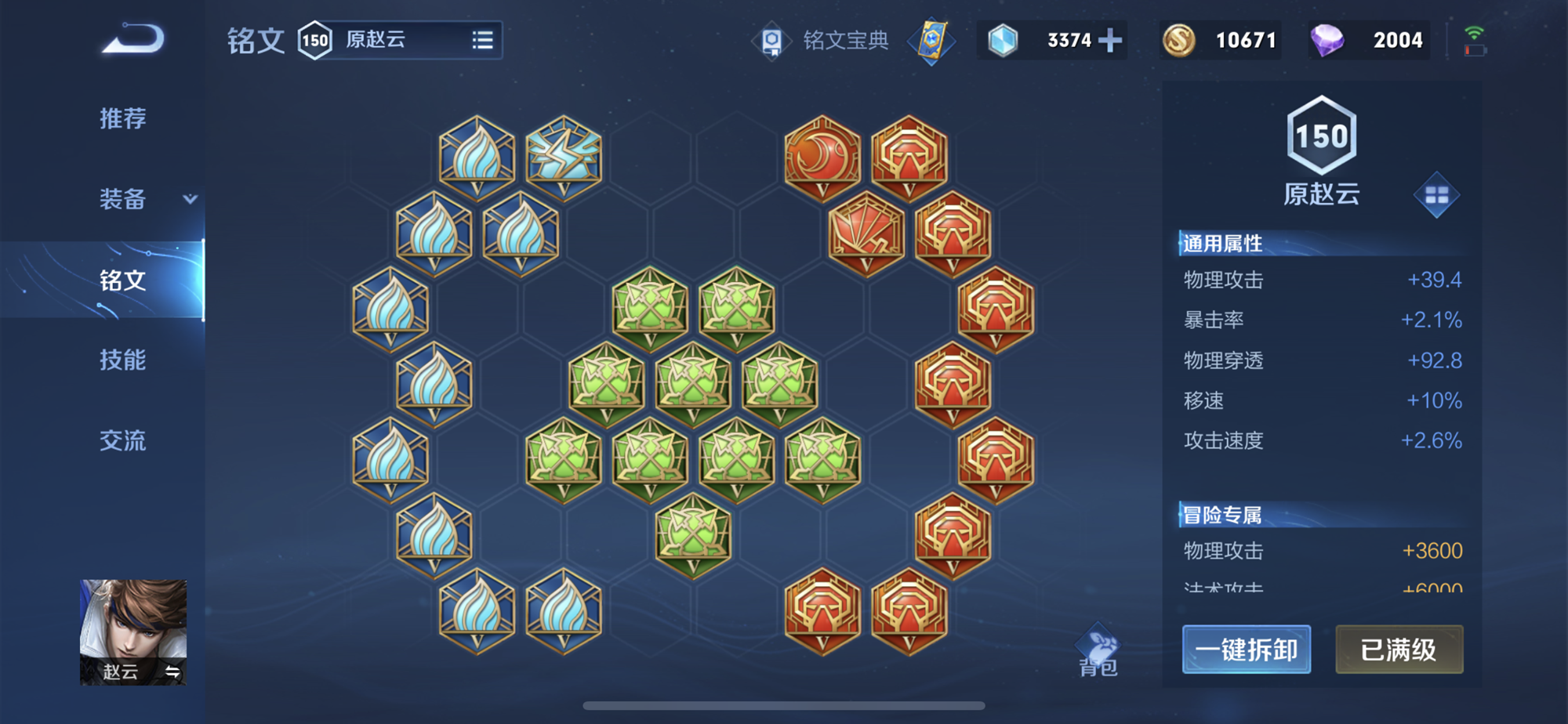Toggle the attribute grid view icon
The image size is (1568, 724).
(x=1436, y=195)
